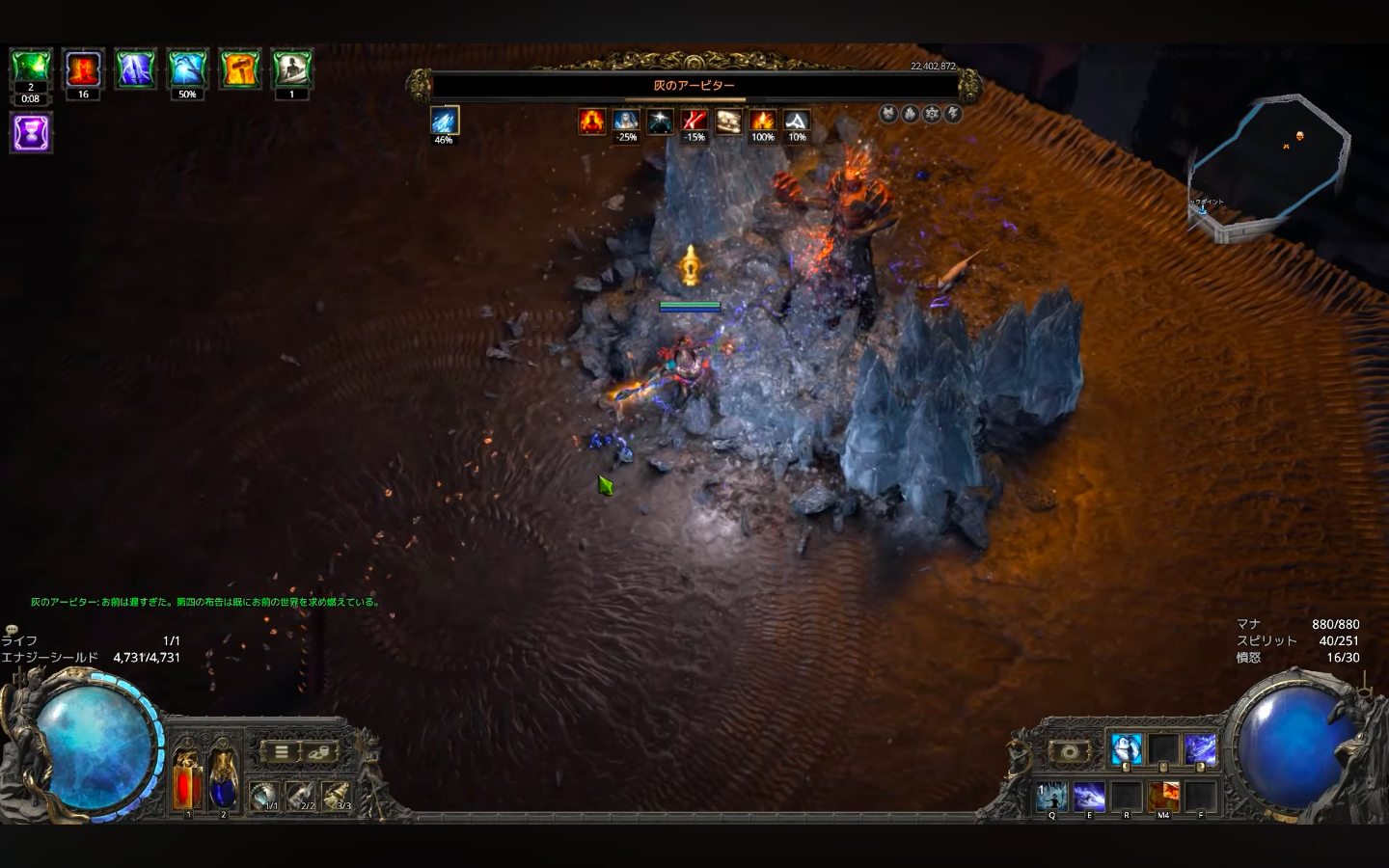This screenshot has height=868, width=1389.
Task: Open the swirling portal icon on the action bar
Action: point(1071,751)
